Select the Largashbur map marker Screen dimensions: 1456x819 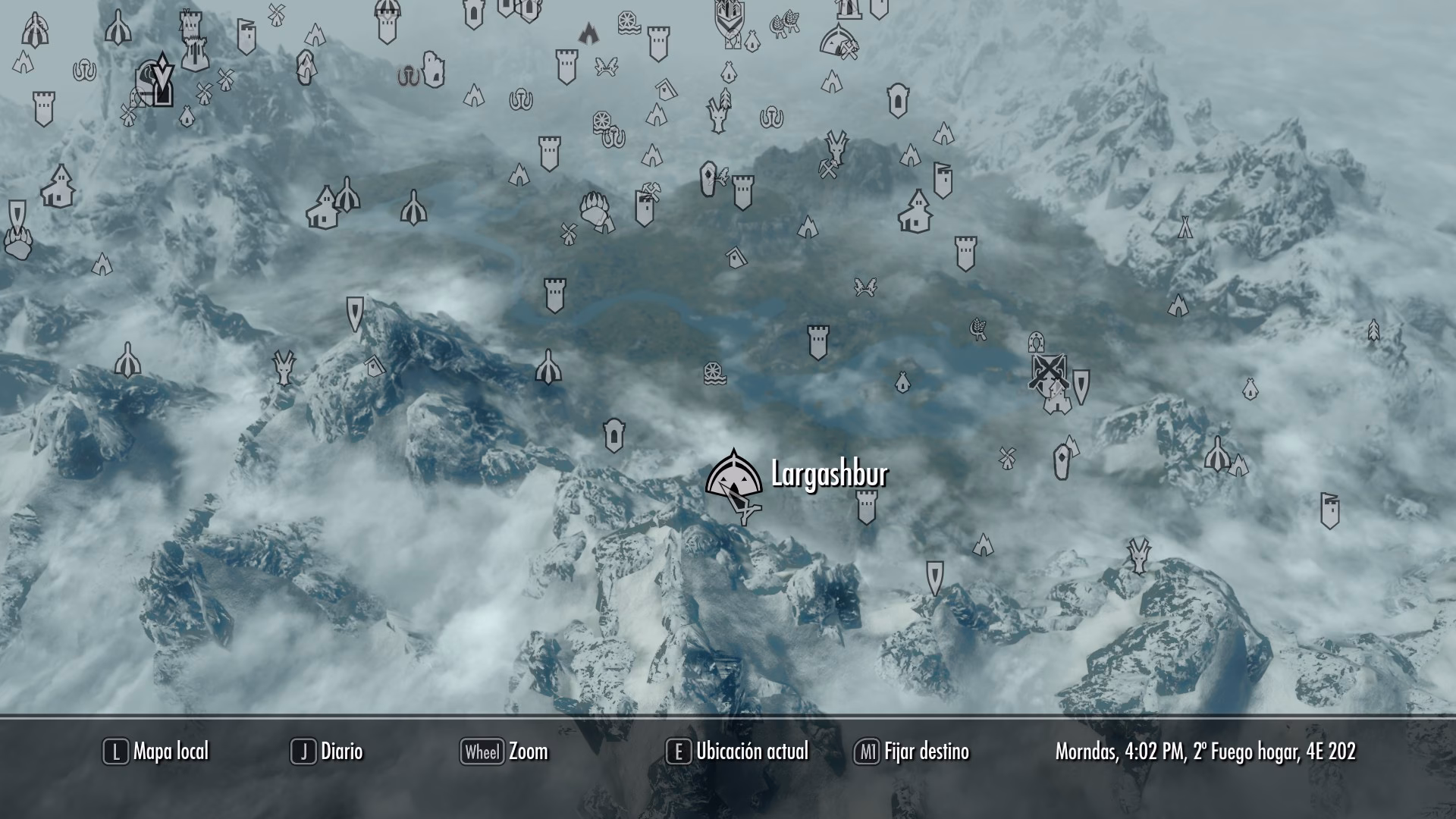[x=733, y=477]
